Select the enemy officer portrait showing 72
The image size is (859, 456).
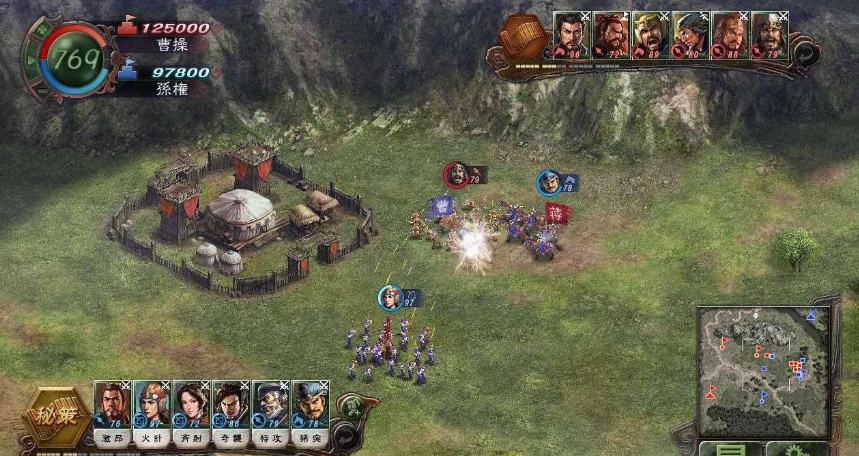610,35
